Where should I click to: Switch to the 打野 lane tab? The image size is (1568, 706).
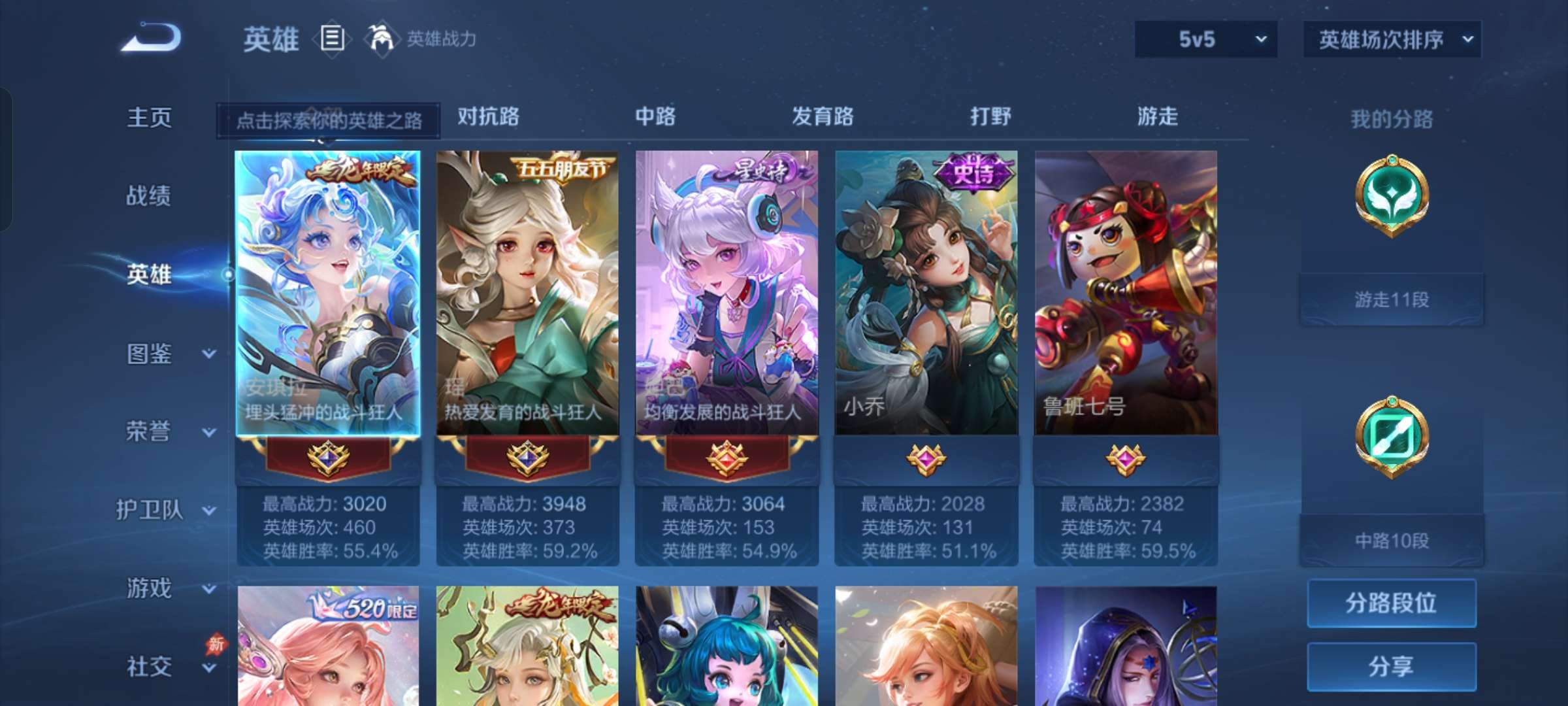[991, 118]
